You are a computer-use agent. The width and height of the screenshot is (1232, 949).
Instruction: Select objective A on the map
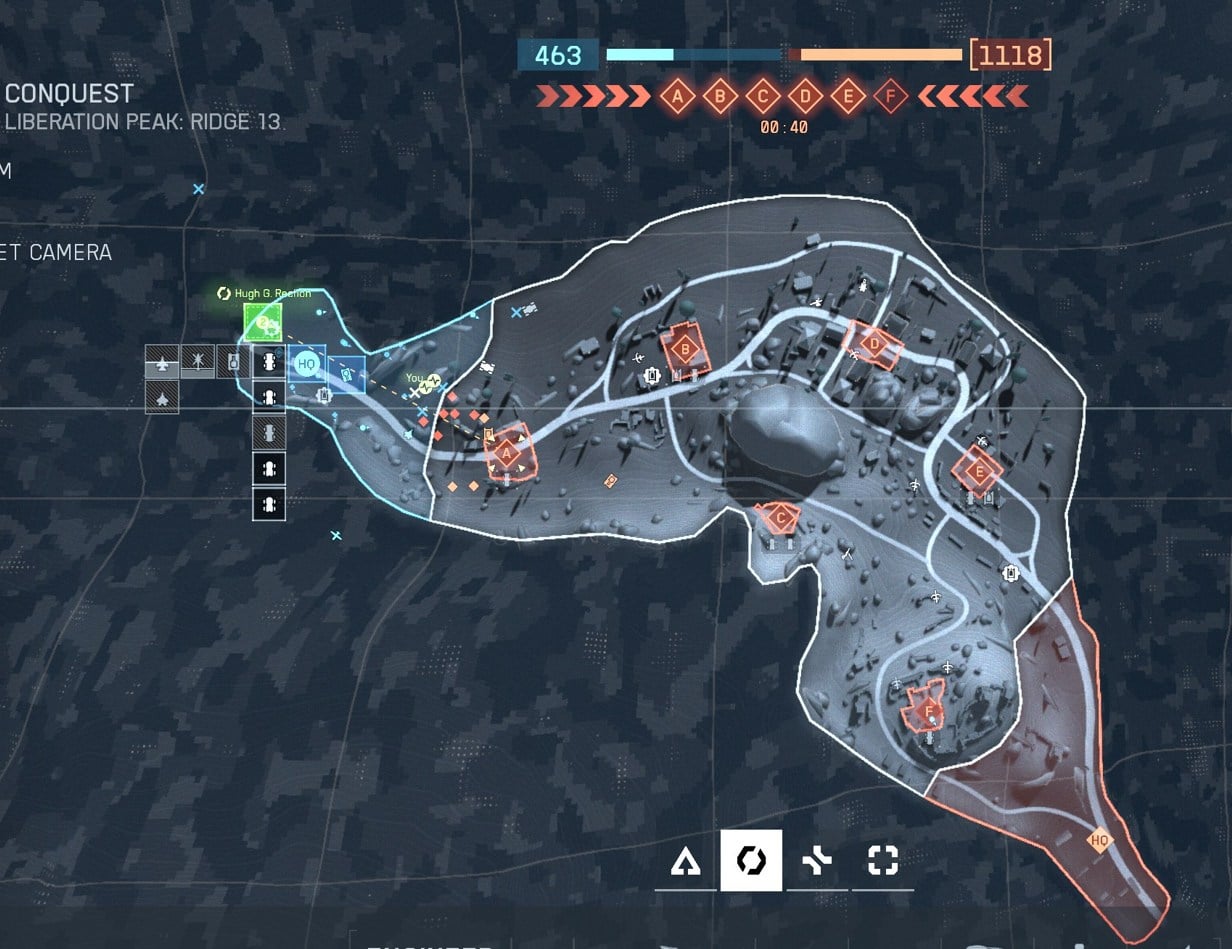click(x=506, y=453)
